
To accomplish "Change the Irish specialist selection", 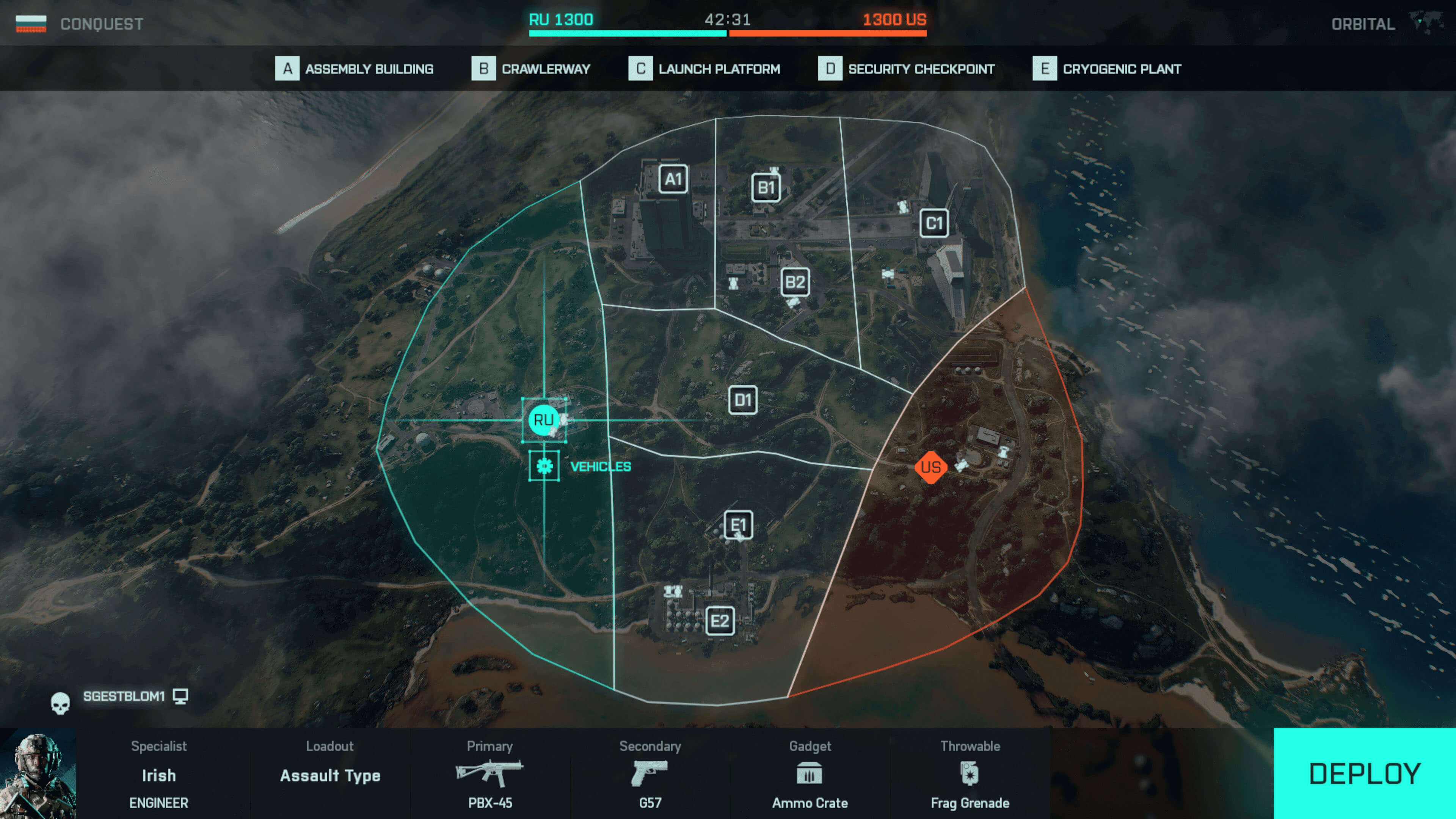I will click(158, 774).
